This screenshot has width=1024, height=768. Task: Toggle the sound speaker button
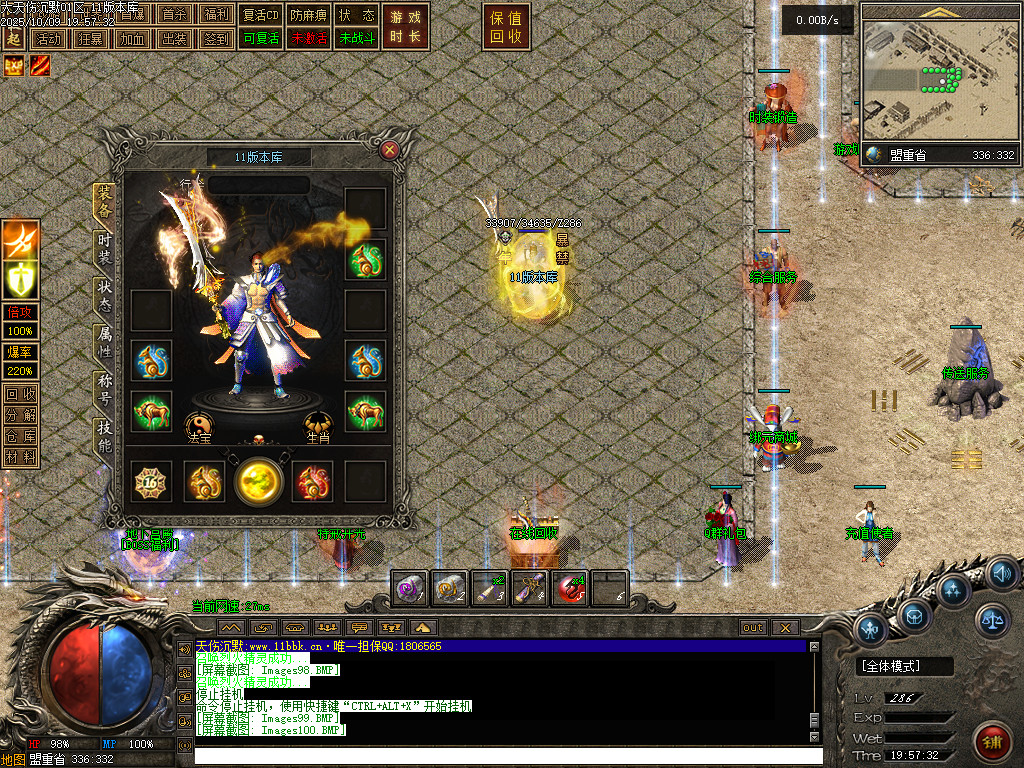pos(1001,573)
